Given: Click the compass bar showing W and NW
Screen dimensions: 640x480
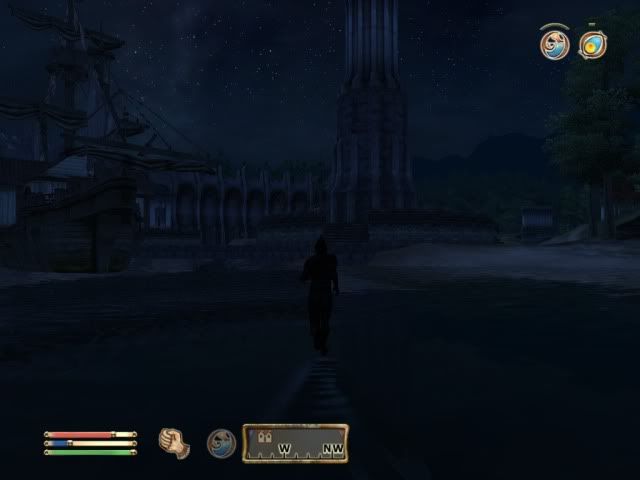Looking at the screenshot, I should (x=295, y=443).
